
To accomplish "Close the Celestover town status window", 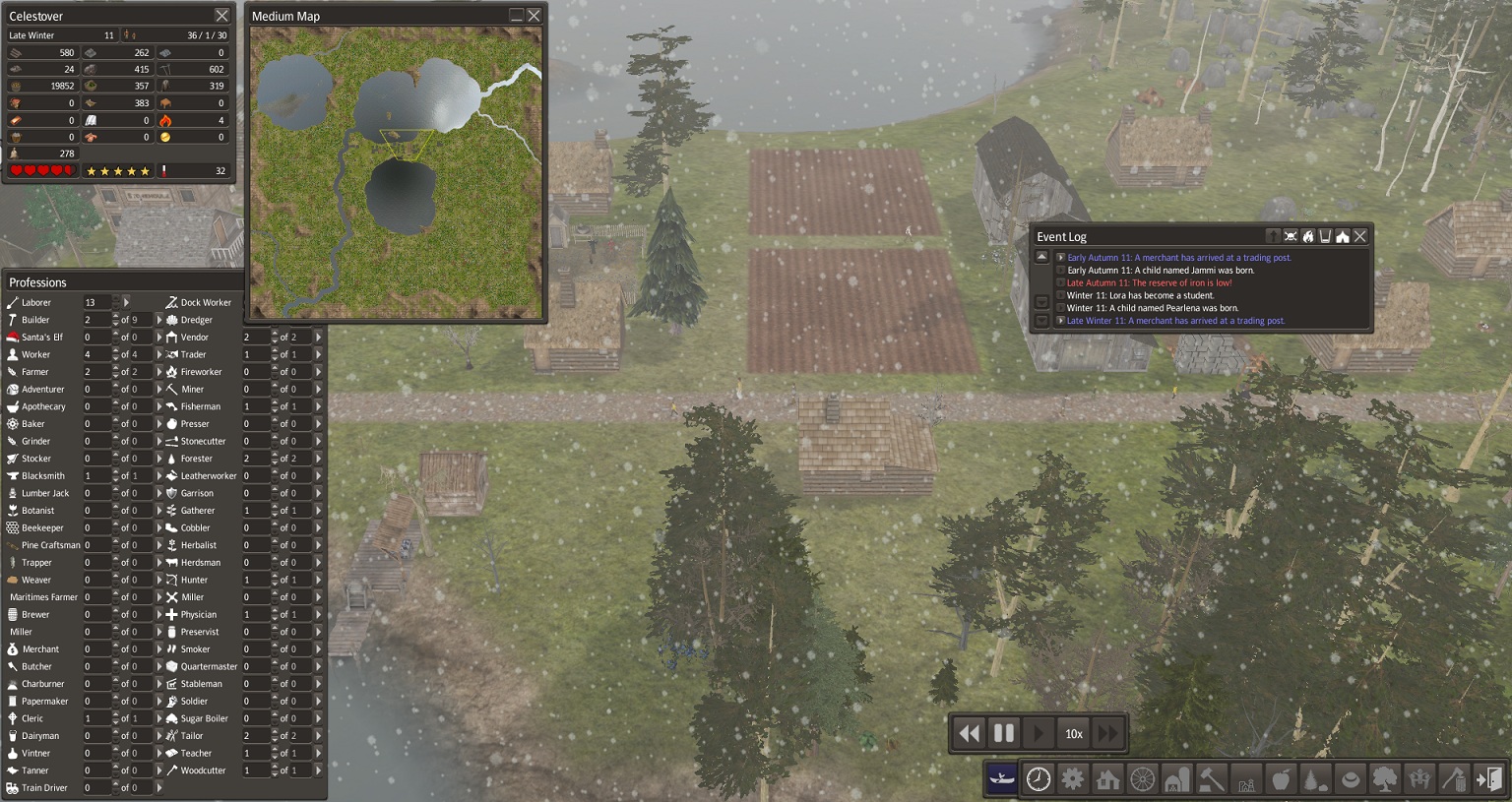I will tap(221, 16).
